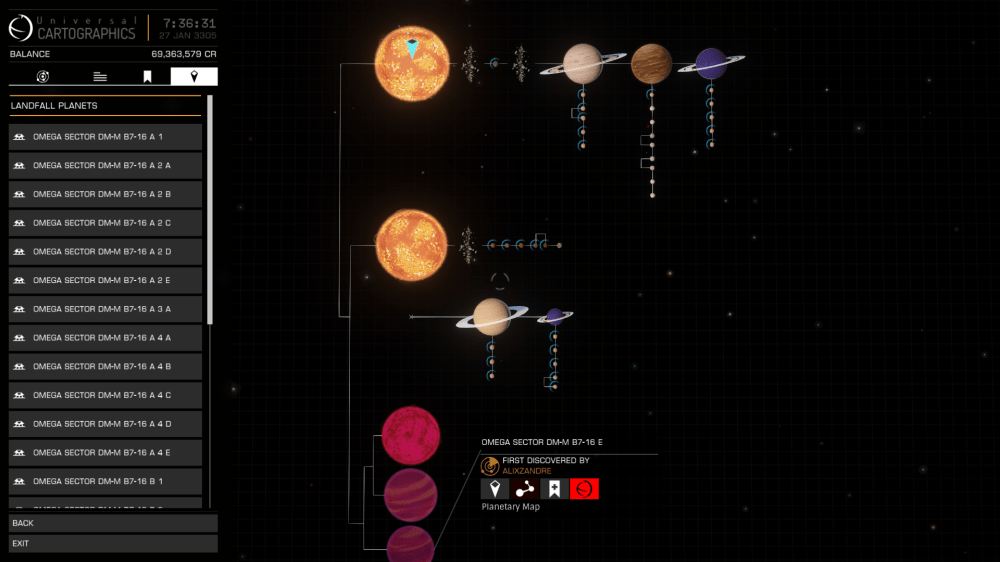The width and height of the screenshot is (1000, 562).
Task: Select the Omega Sector DM-M B7-16 A 2 B entry
Action: pyautogui.click(x=105, y=194)
